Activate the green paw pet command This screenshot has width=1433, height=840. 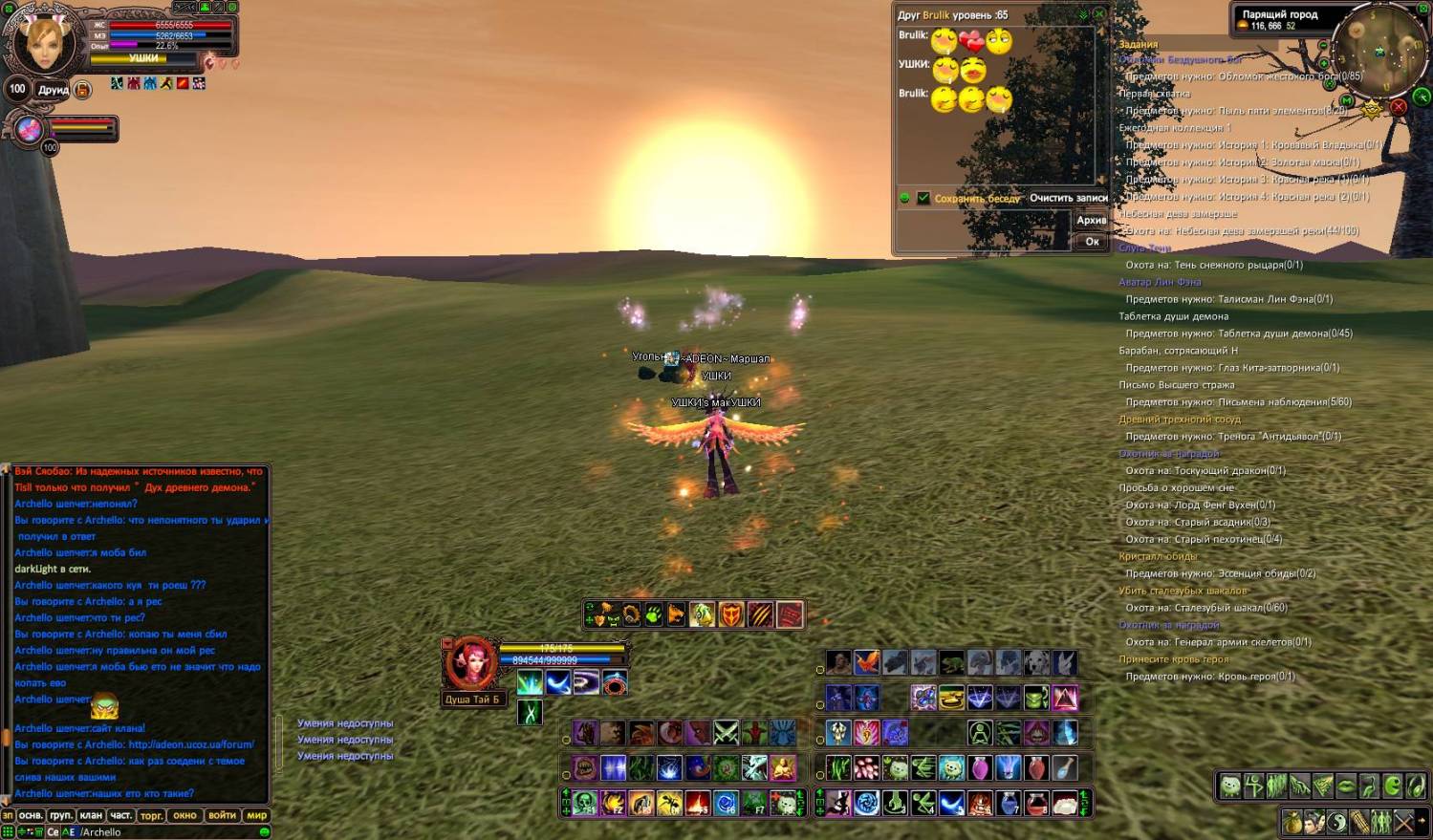653,614
